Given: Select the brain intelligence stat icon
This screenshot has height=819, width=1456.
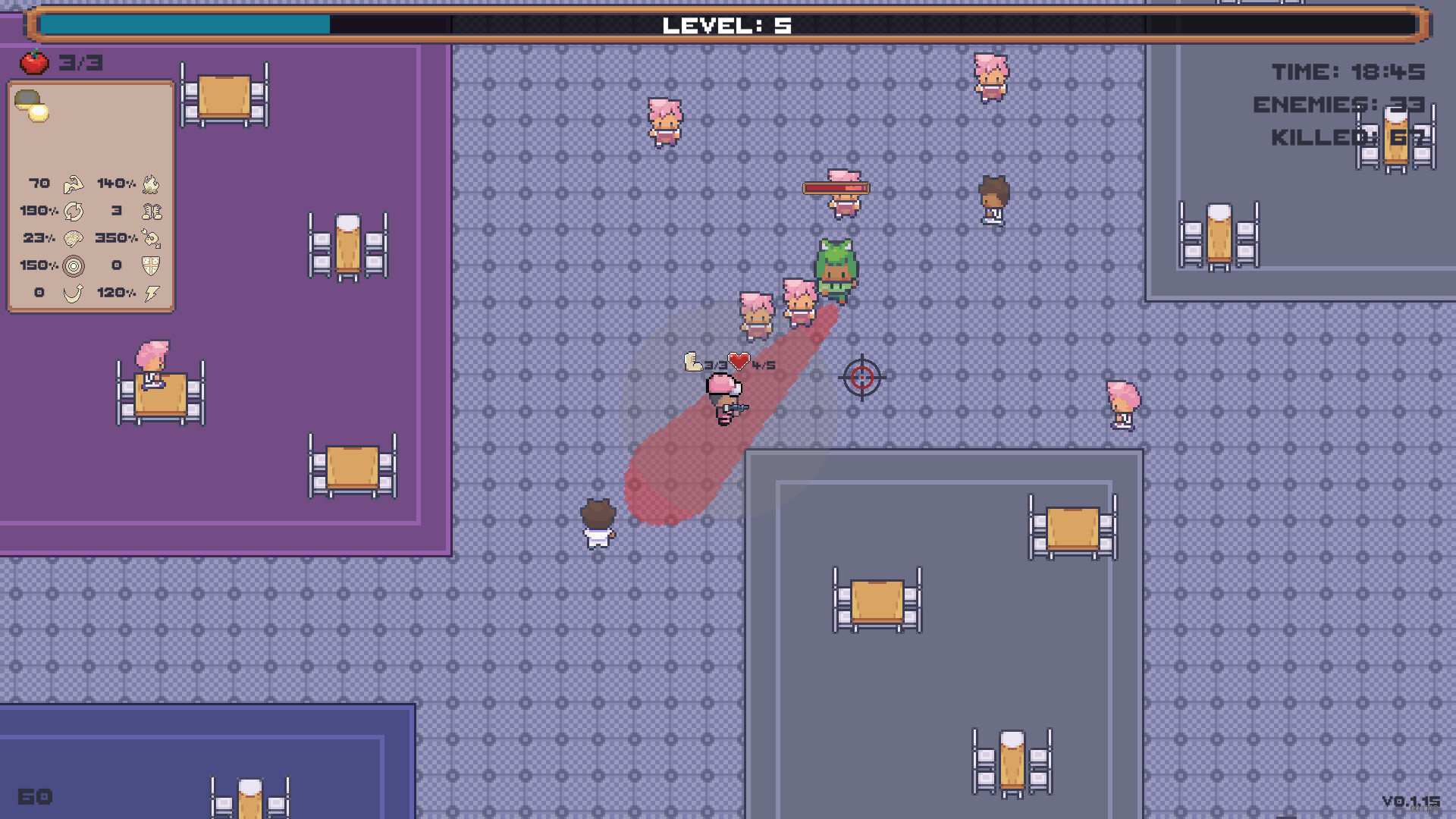Looking at the screenshot, I should tap(74, 239).
